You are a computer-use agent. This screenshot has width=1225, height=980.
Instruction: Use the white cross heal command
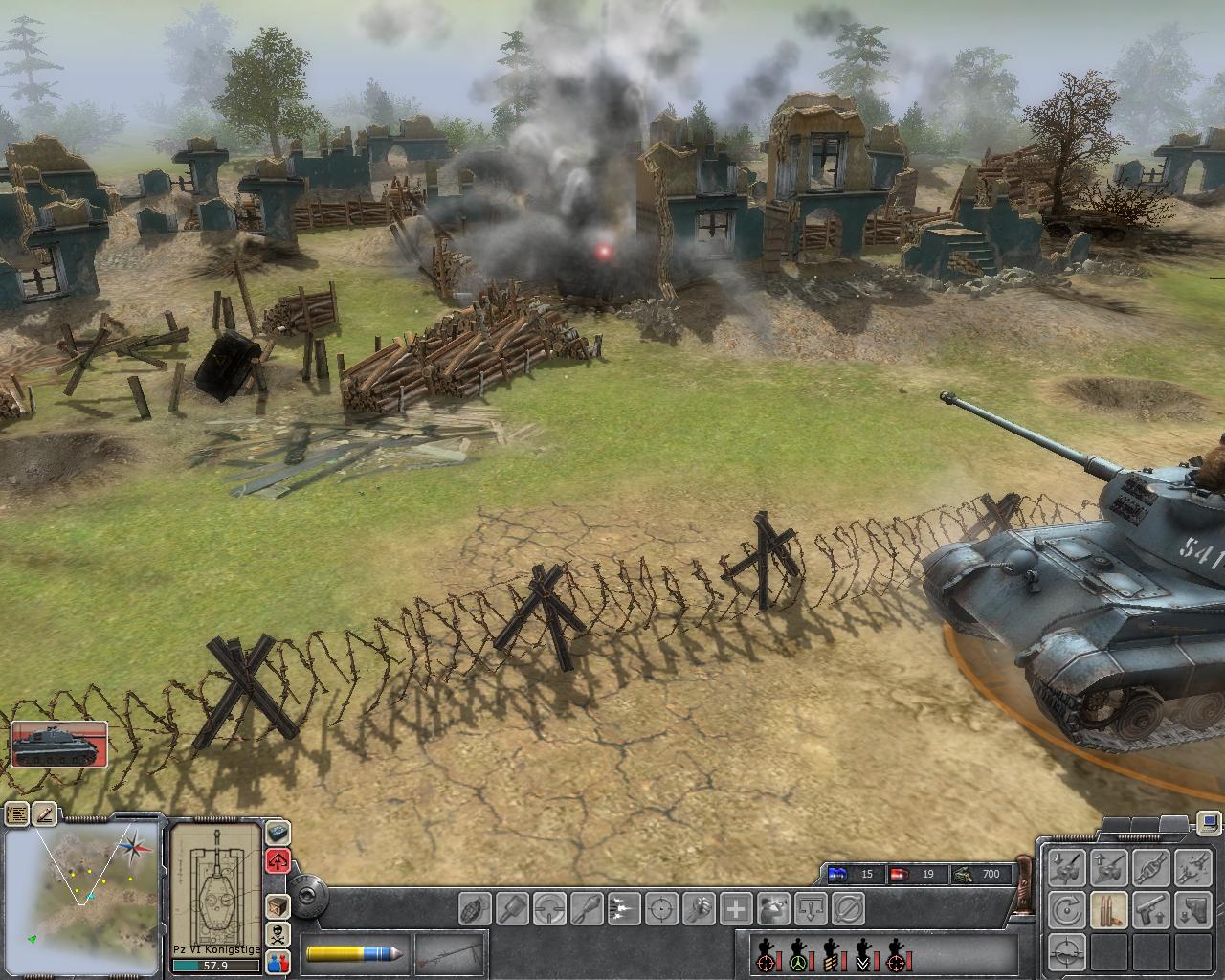pyautogui.click(x=736, y=906)
